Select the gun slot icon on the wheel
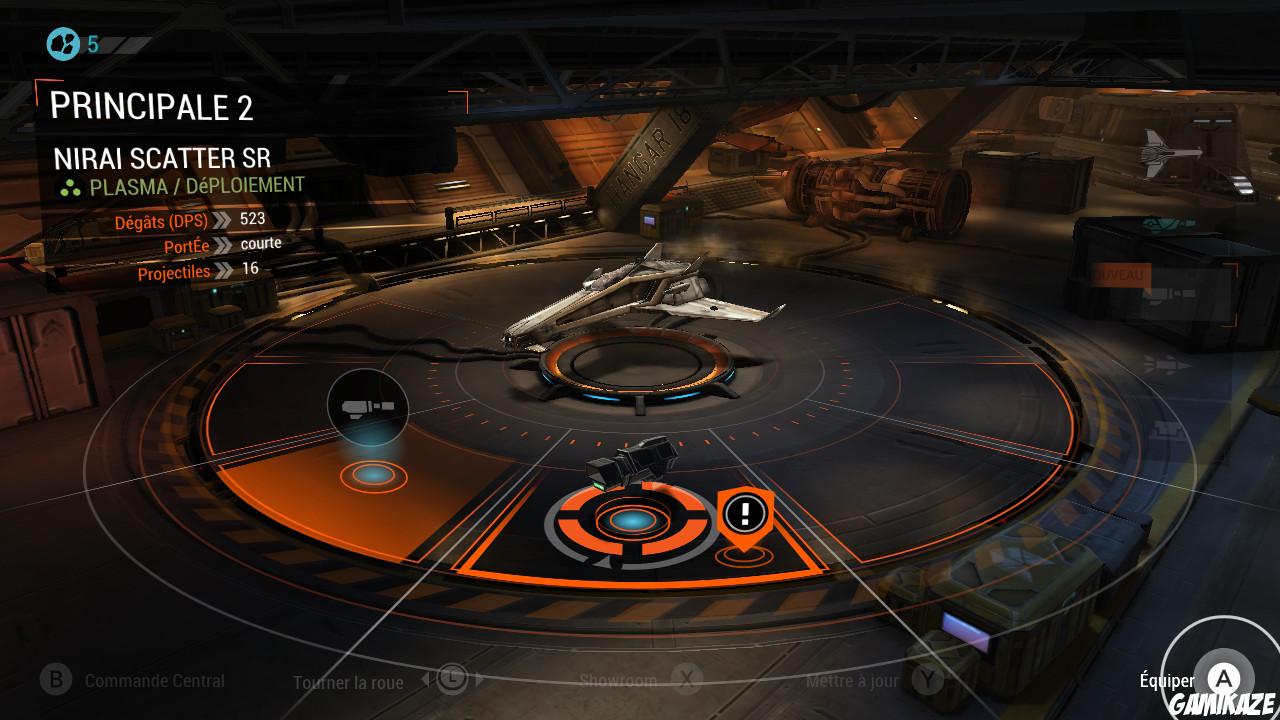 click(367, 409)
